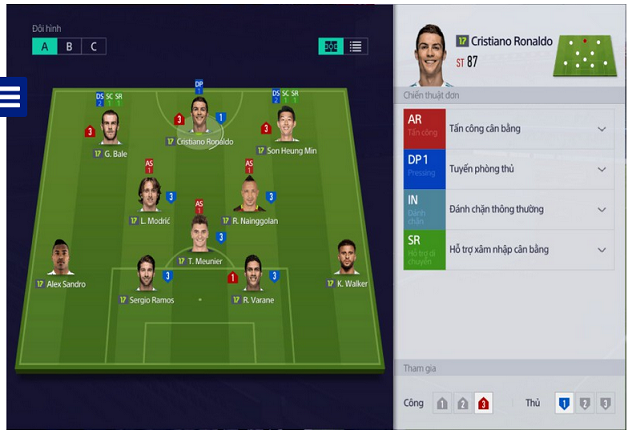Set Thủ defense participation to level 3
Image resolution: width=640 pixels, height=434 pixels.
point(606,403)
